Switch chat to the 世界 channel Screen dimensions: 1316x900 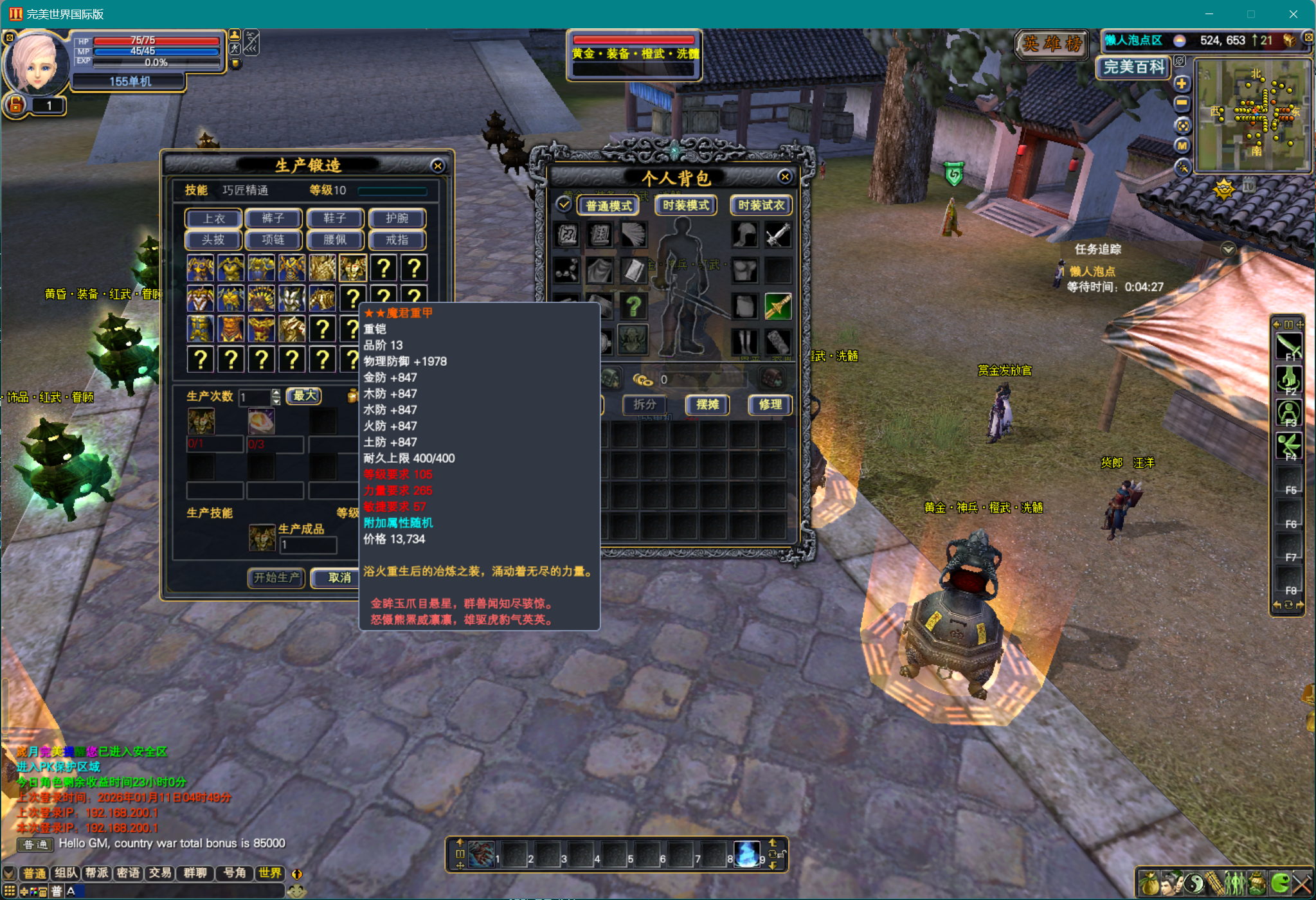tap(270, 873)
